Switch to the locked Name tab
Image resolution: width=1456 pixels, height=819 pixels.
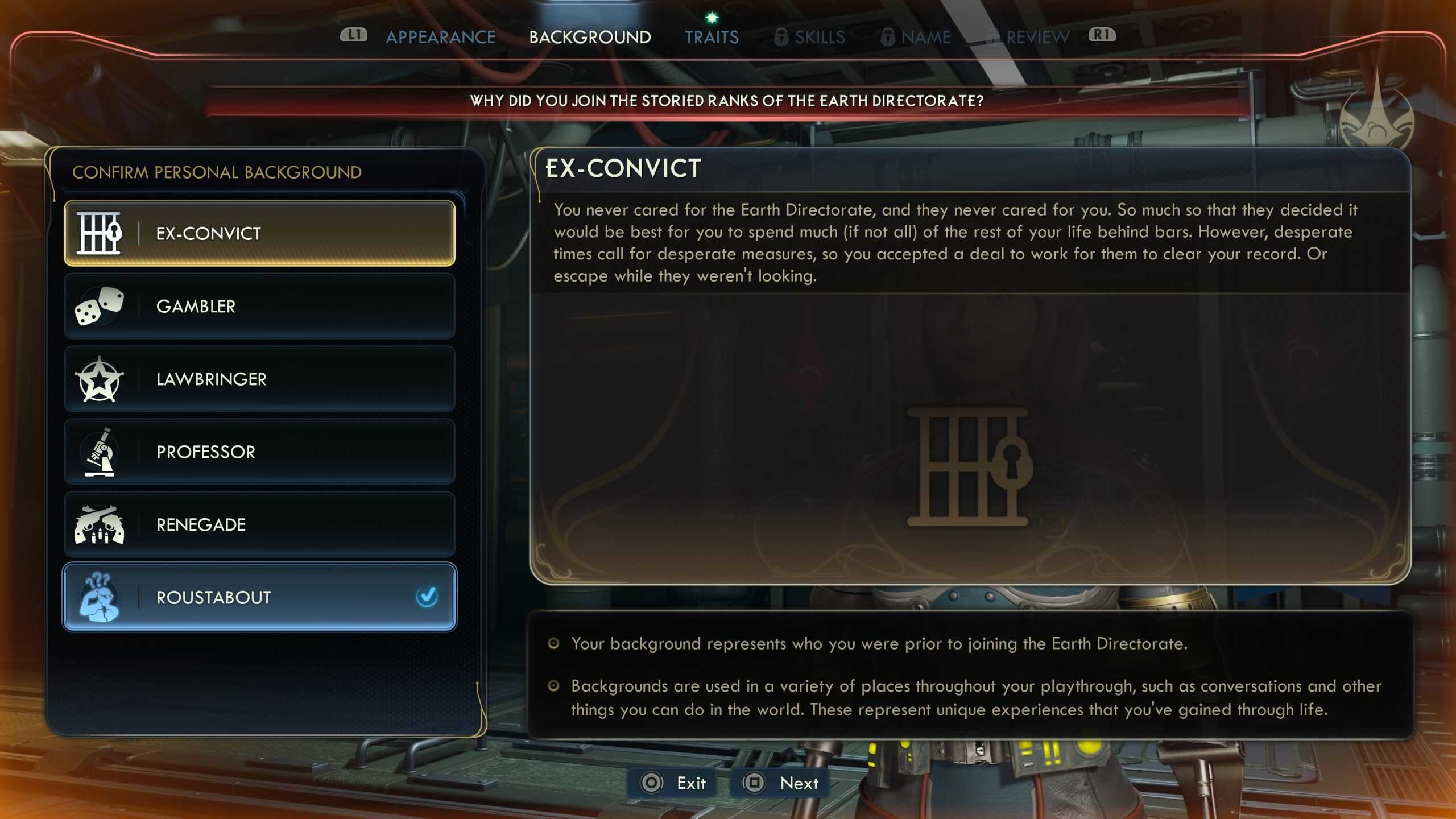pos(916,38)
